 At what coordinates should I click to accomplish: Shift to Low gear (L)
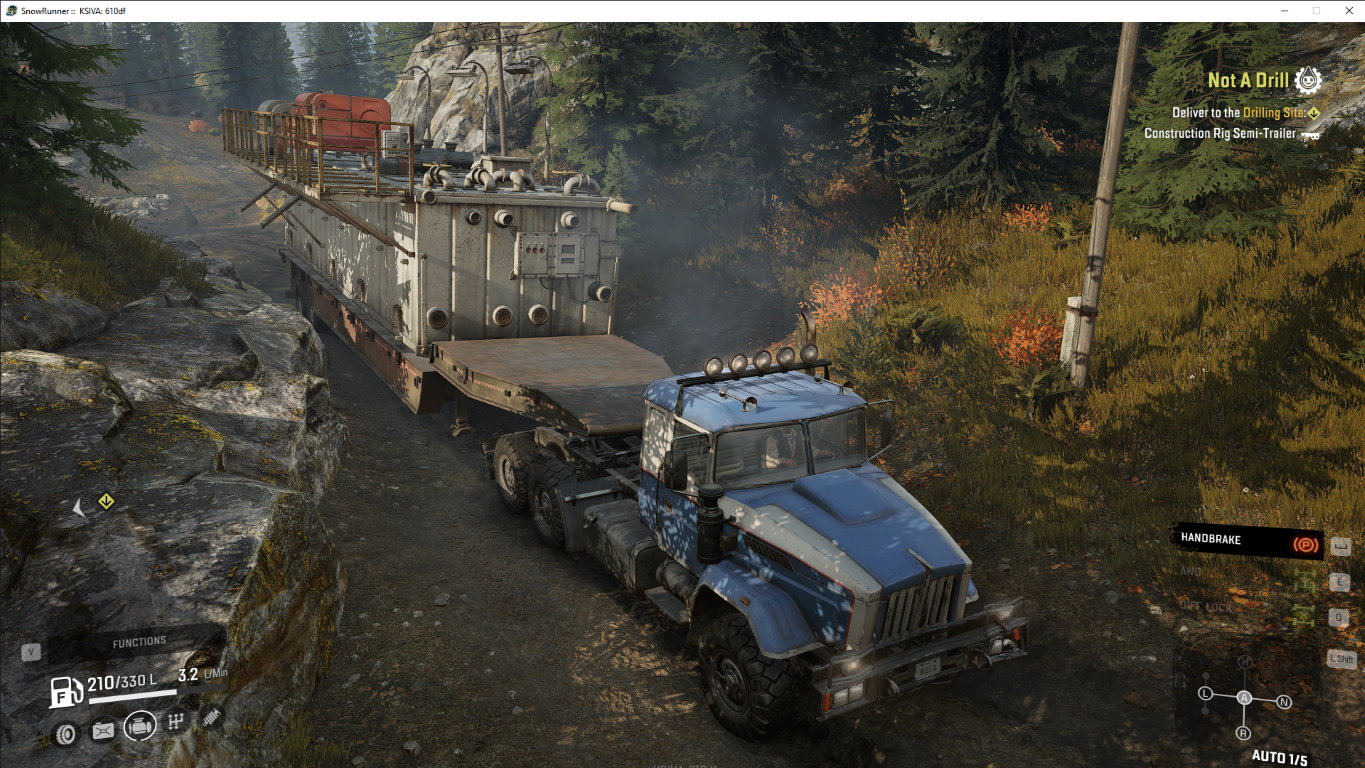coord(1206,694)
